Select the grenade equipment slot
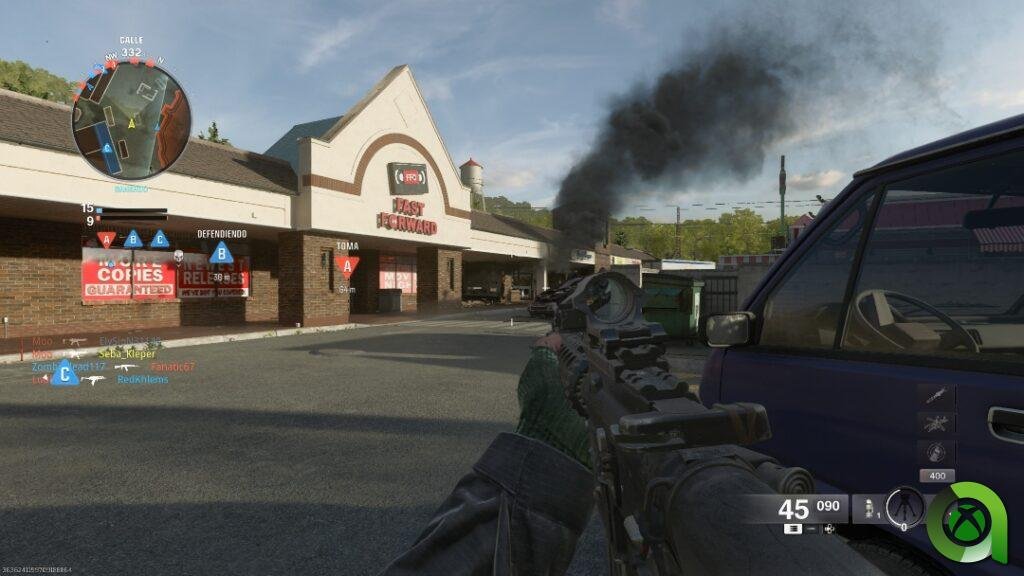This screenshot has width=1024, height=576. coord(867,508)
